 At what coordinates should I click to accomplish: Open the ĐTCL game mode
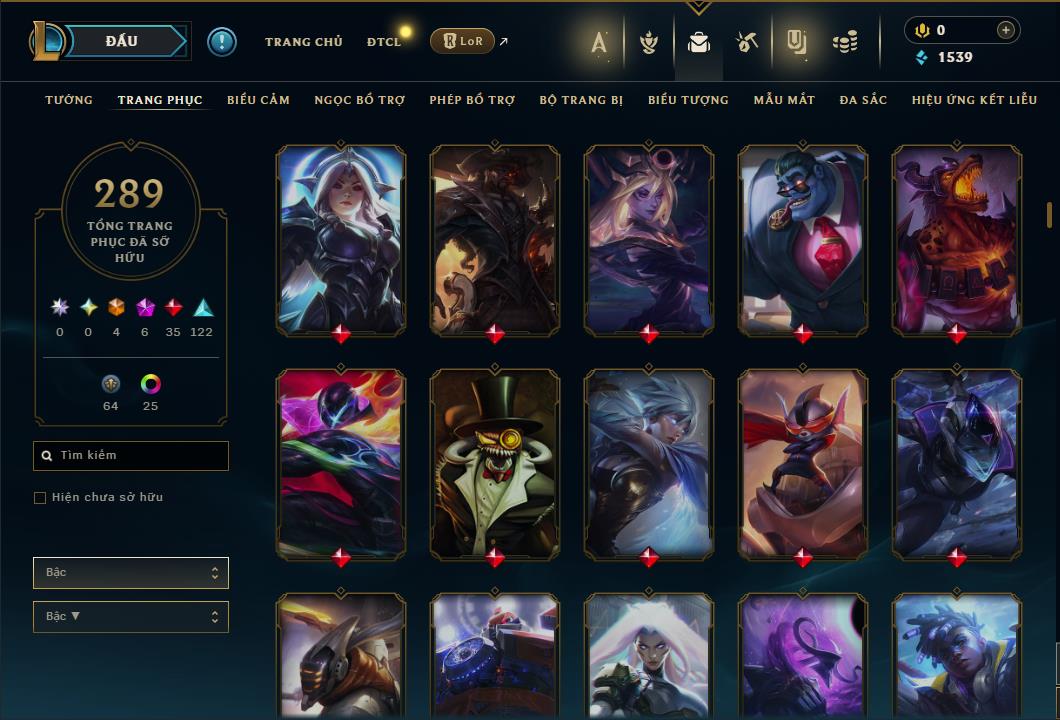pos(383,42)
